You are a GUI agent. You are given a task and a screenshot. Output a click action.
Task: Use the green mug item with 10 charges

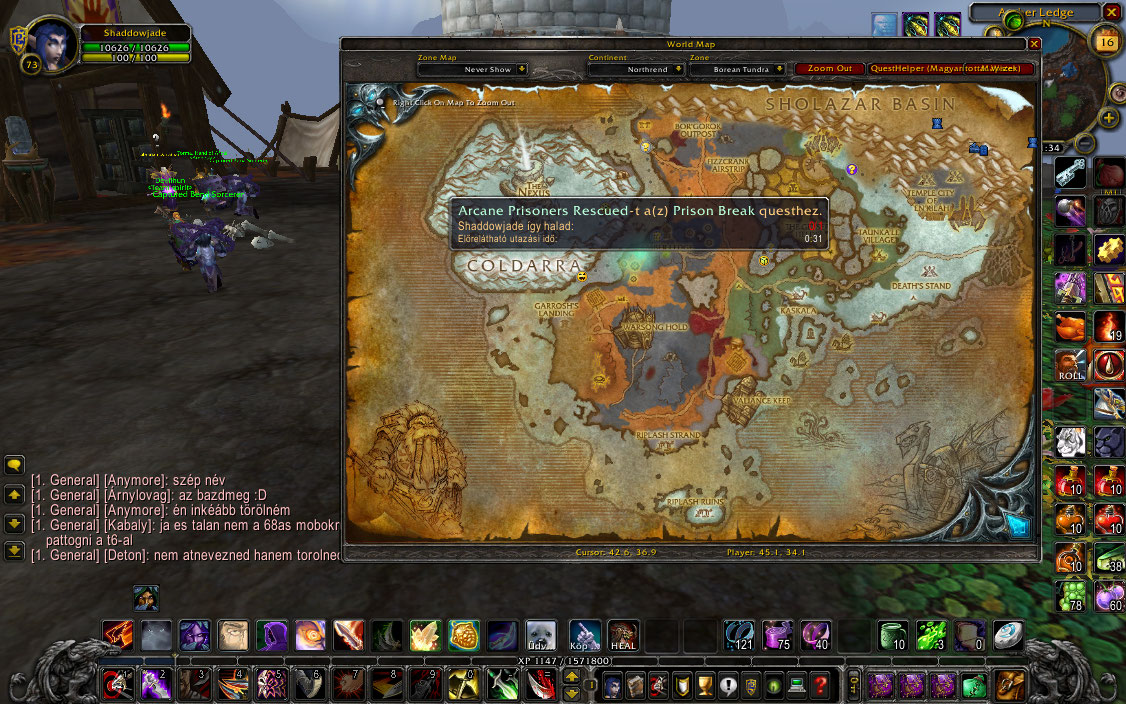point(892,635)
